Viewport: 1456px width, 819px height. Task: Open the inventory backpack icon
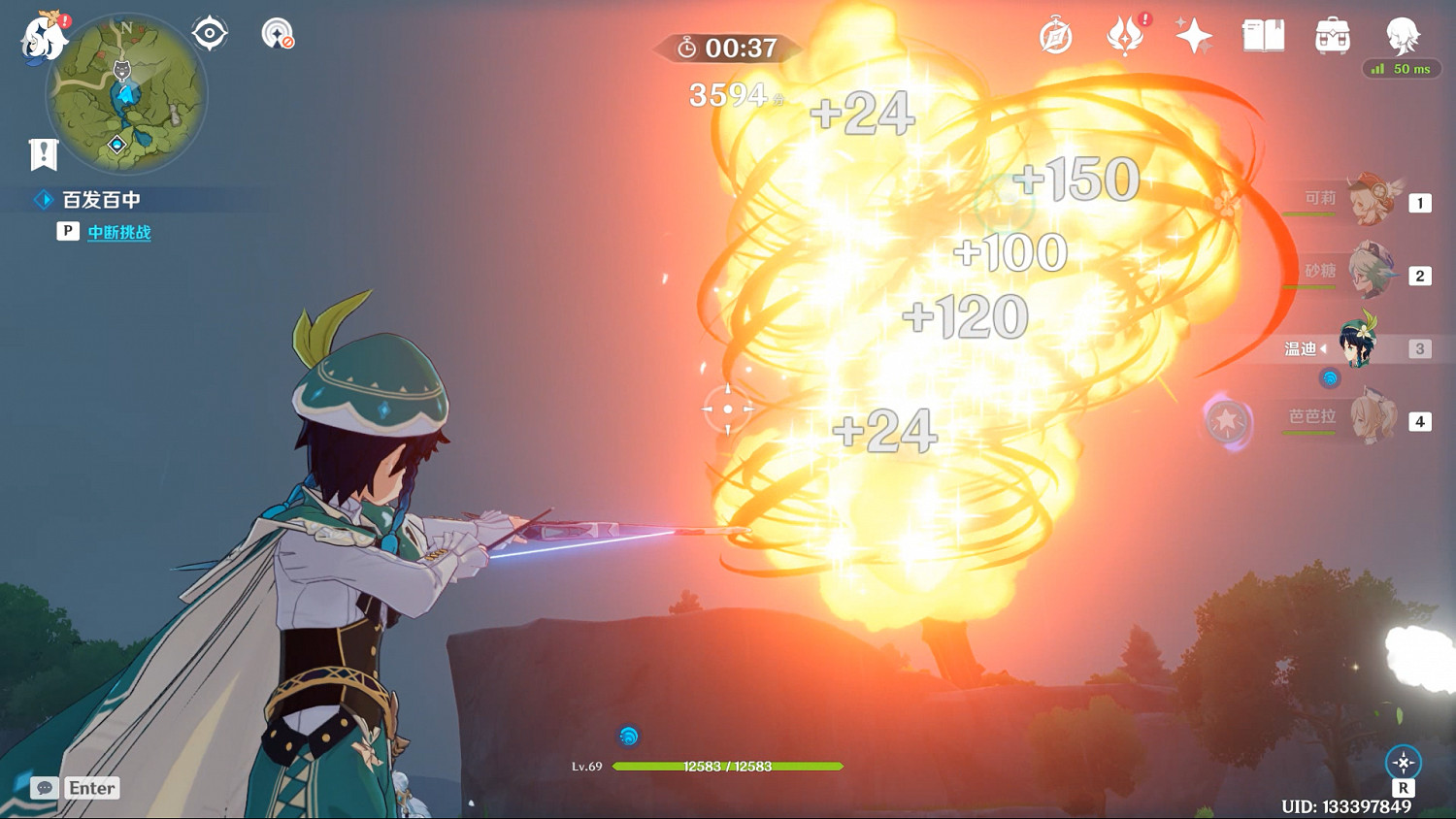(x=1333, y=37)
